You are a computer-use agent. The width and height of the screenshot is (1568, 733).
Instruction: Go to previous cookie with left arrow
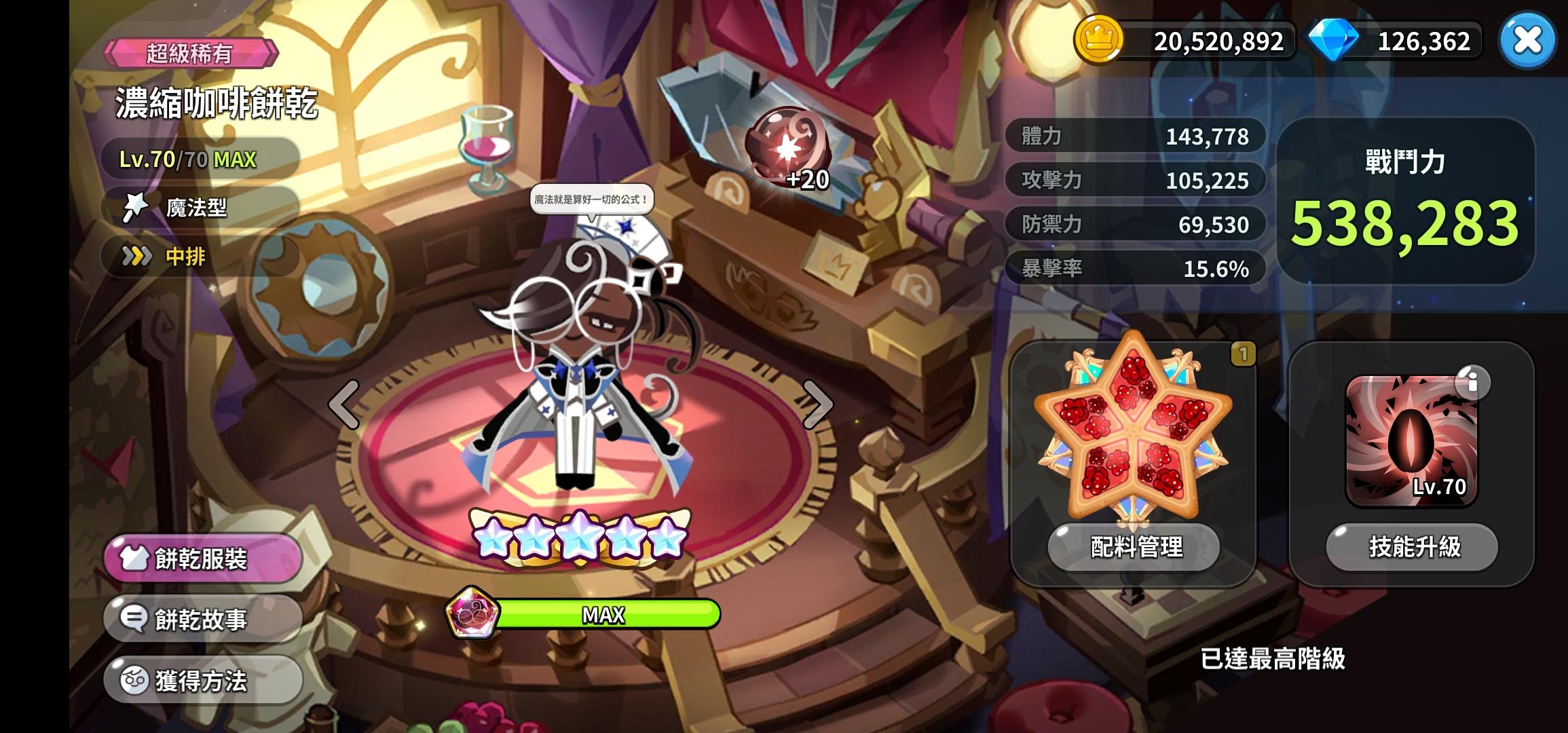(344, 405)
